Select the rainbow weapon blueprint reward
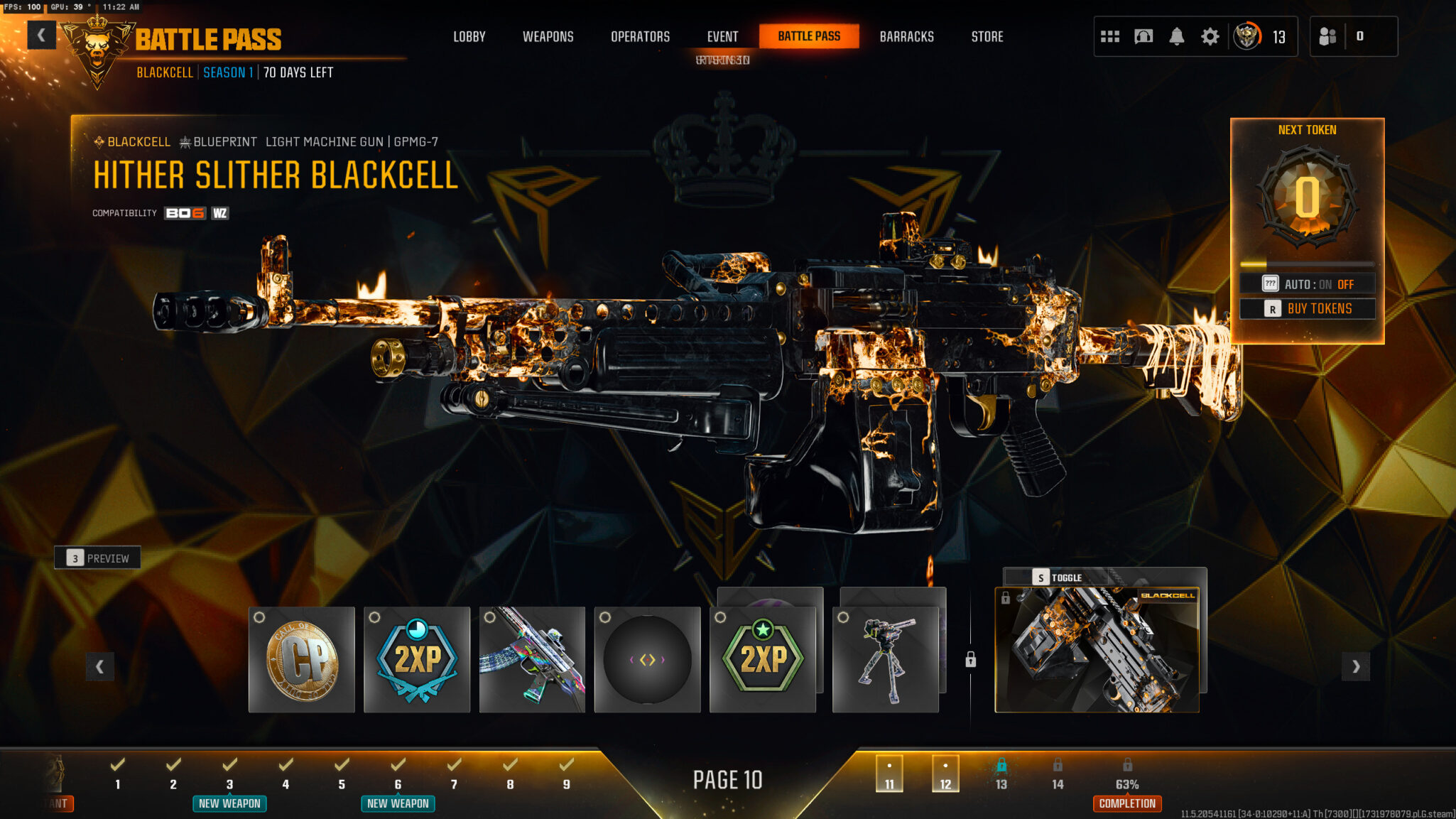Image resolution: width=1456 pixels, height=819 pixels. (532, 660)
